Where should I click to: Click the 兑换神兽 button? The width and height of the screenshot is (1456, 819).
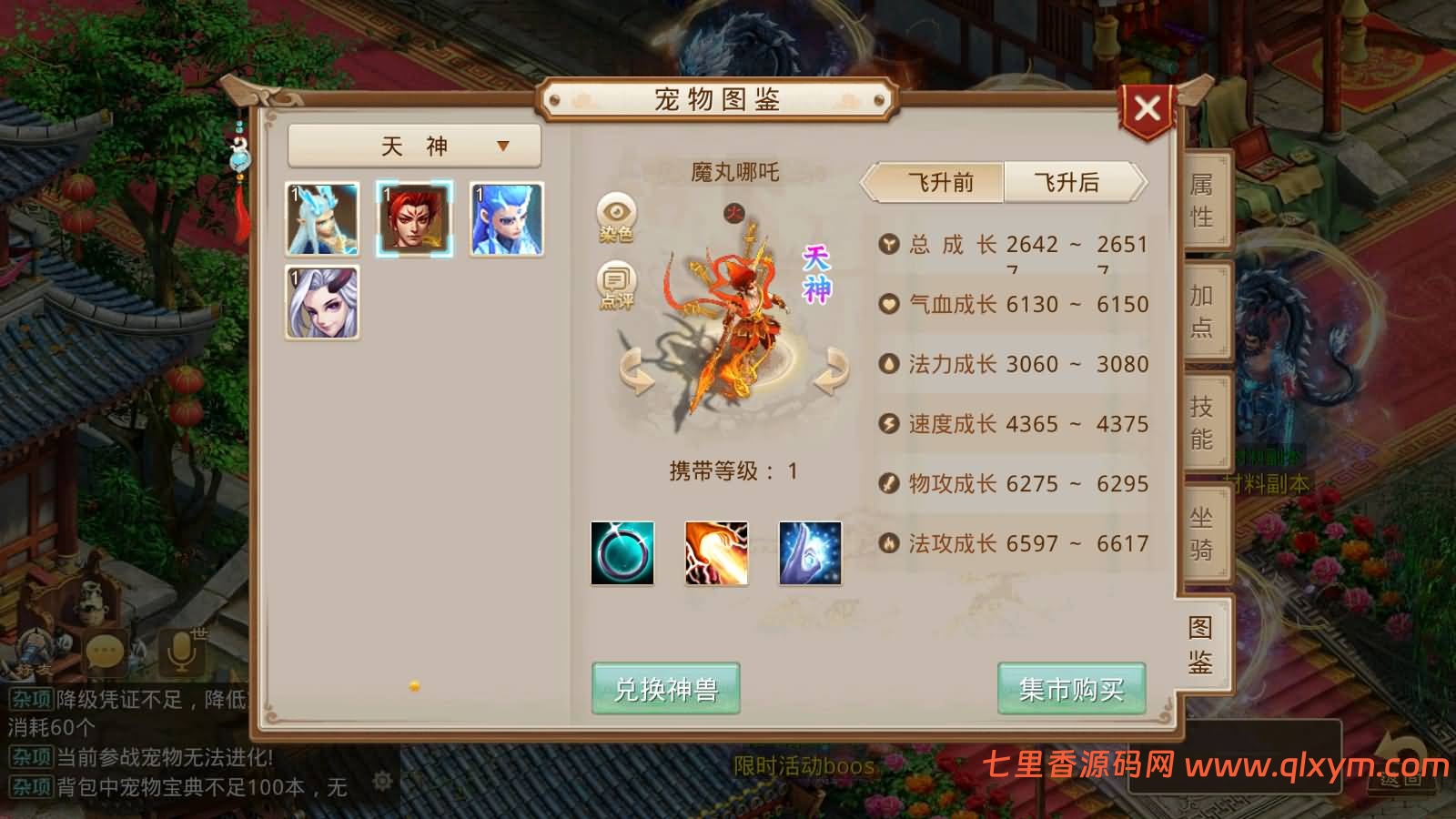[x=665, y=690]
